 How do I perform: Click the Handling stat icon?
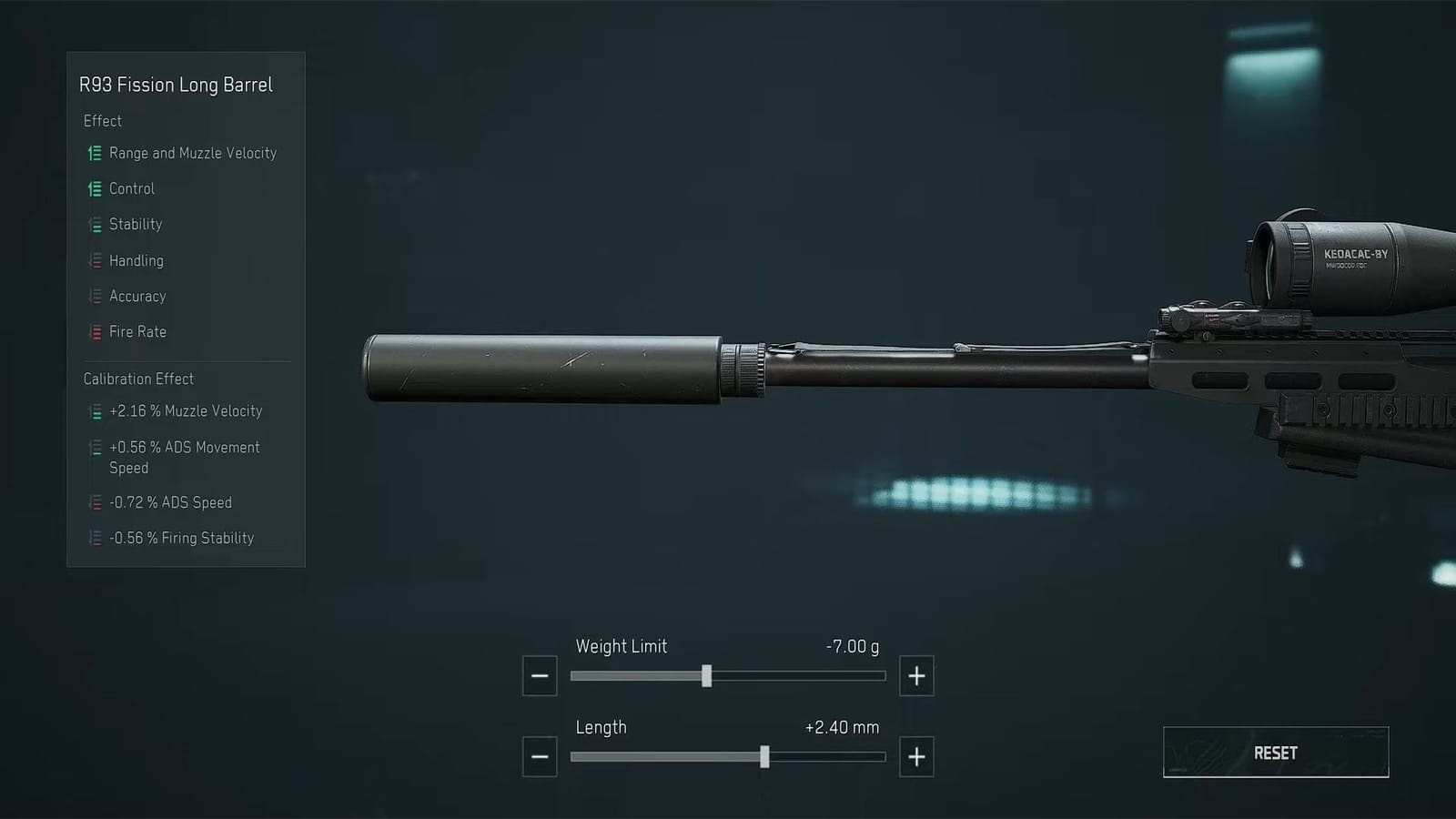(94, 261)
